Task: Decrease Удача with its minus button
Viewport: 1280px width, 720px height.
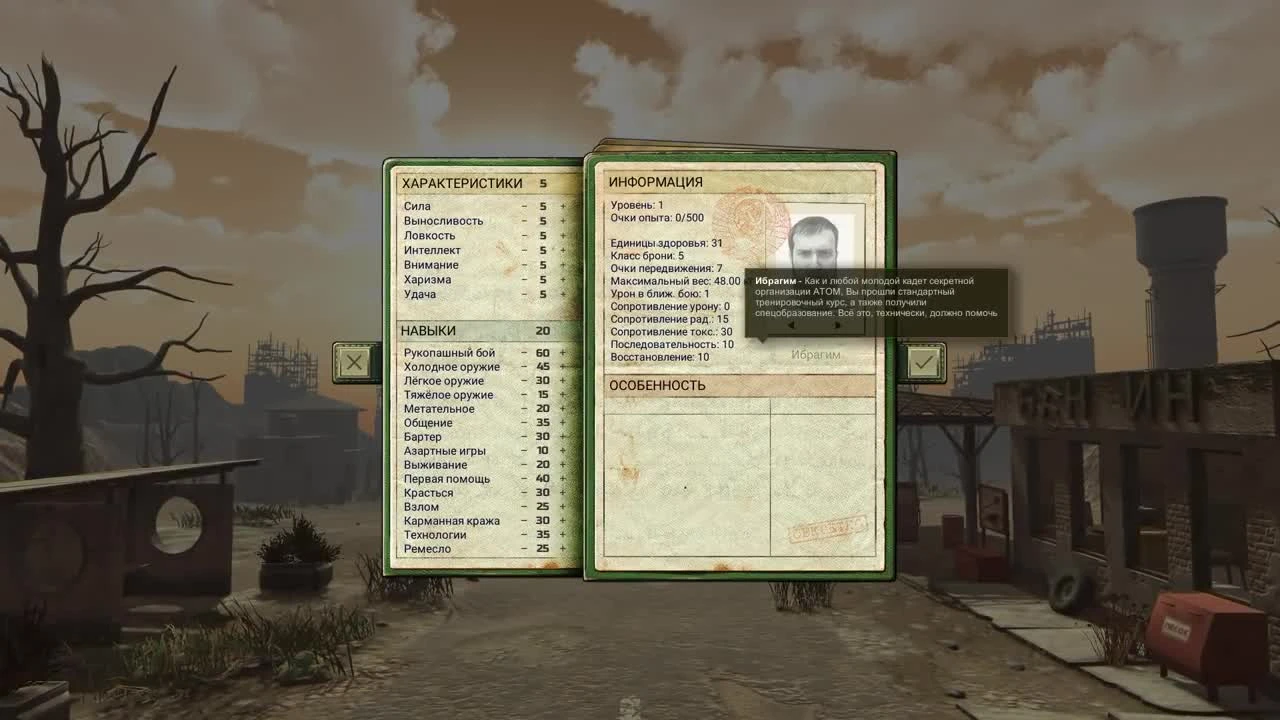Action: point(524,293)
